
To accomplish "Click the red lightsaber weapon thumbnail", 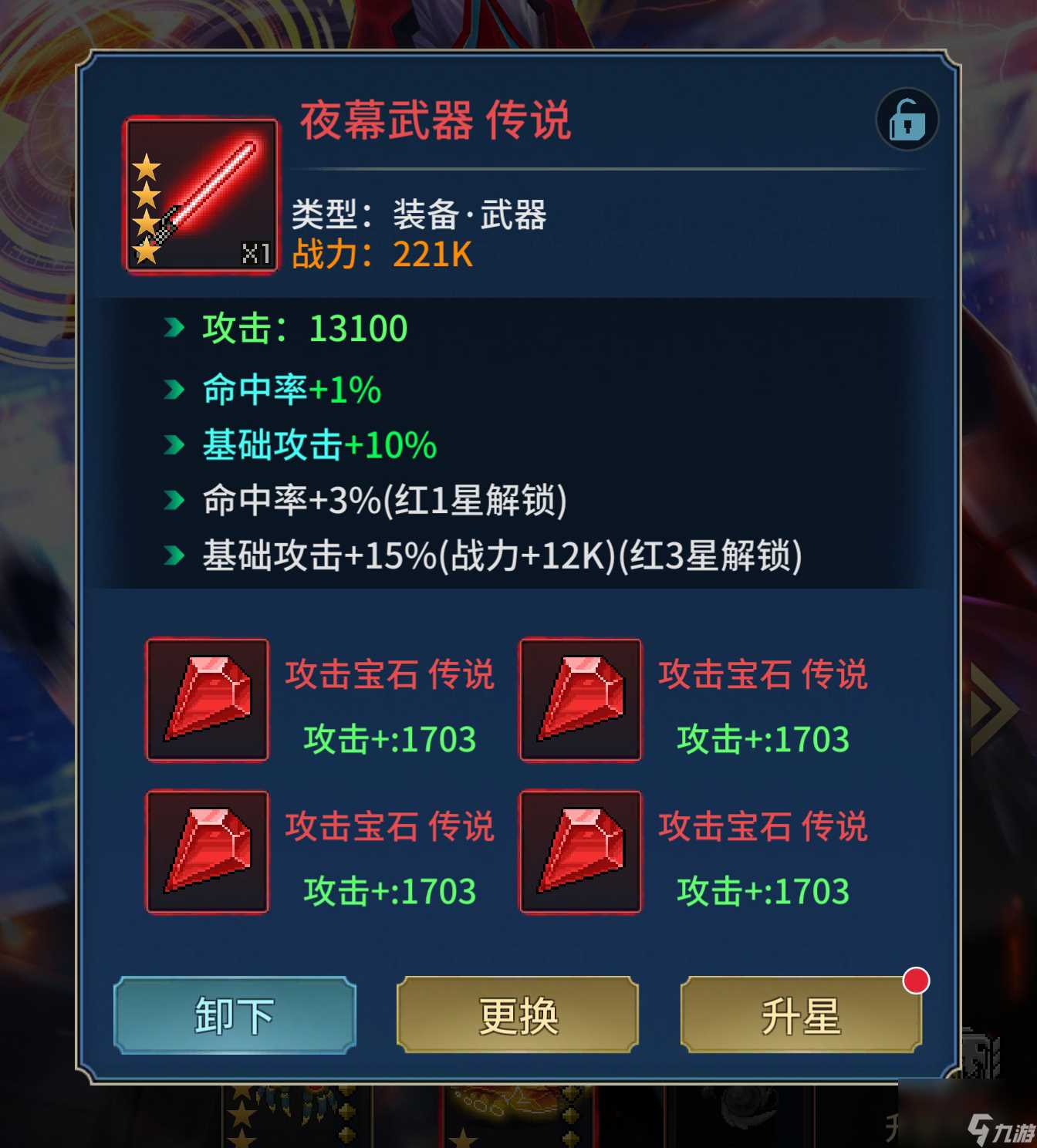I will 202,195.
